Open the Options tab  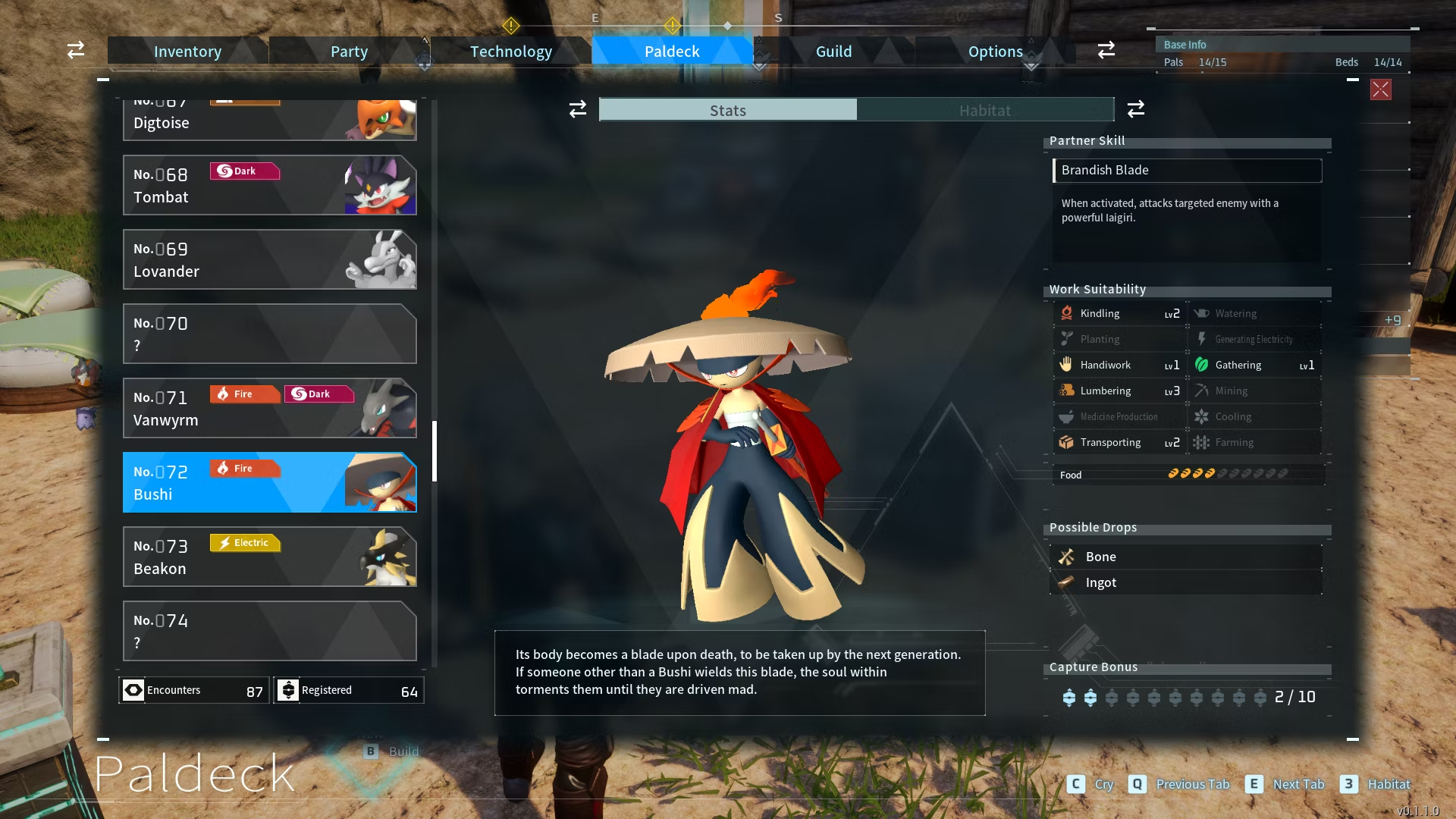click(x=995, y=52)
